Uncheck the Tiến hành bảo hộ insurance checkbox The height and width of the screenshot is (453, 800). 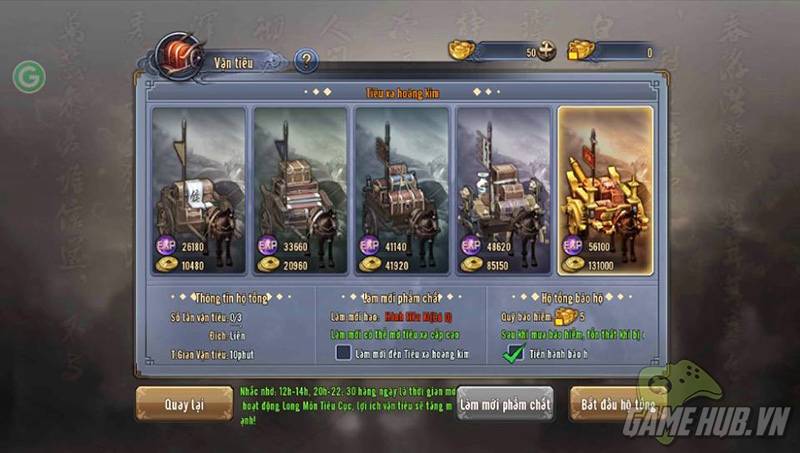click(x=514, y=352)
